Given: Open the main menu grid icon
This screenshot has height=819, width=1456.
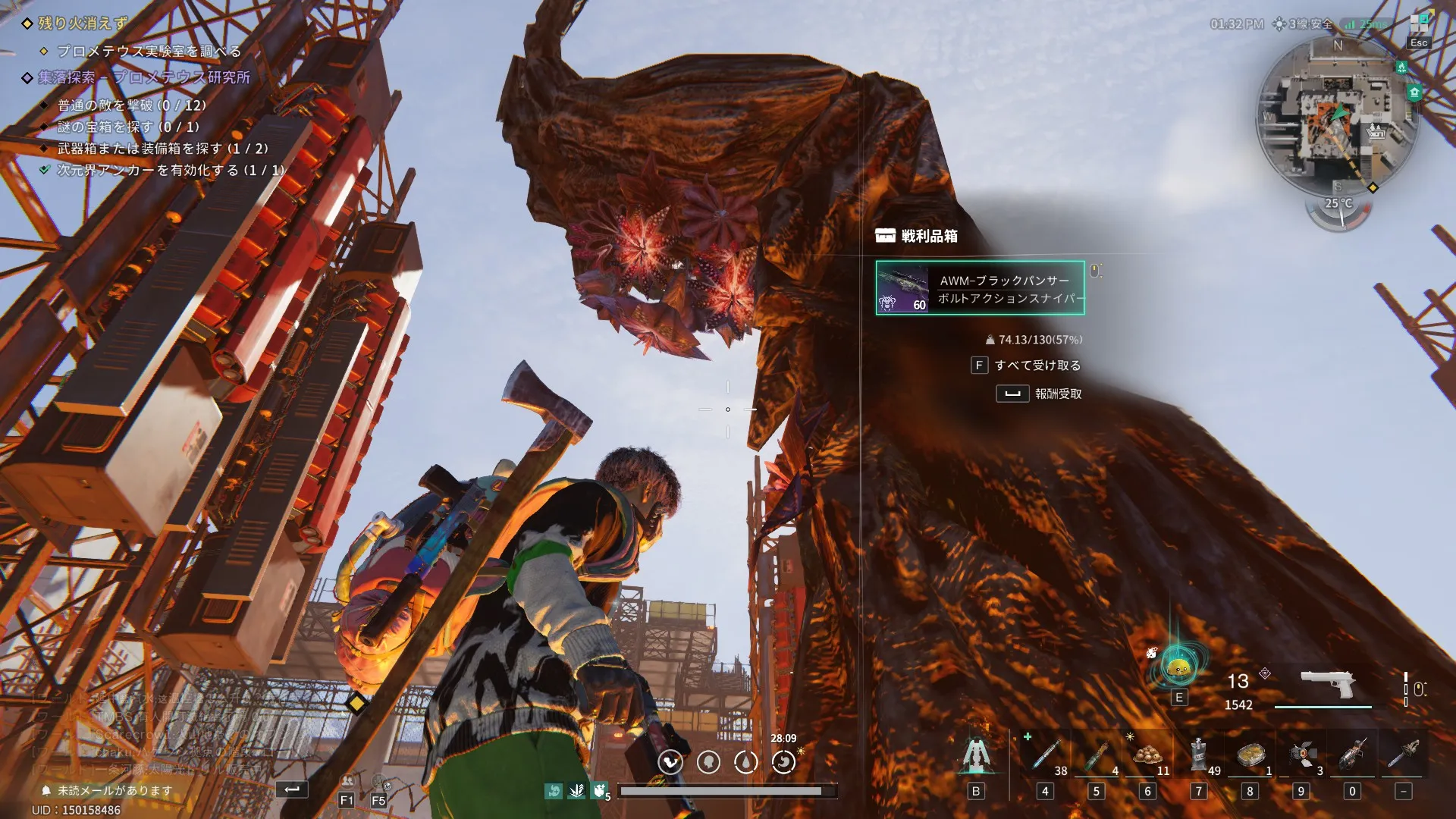Looking at the screenshot, I should 1419,24.
